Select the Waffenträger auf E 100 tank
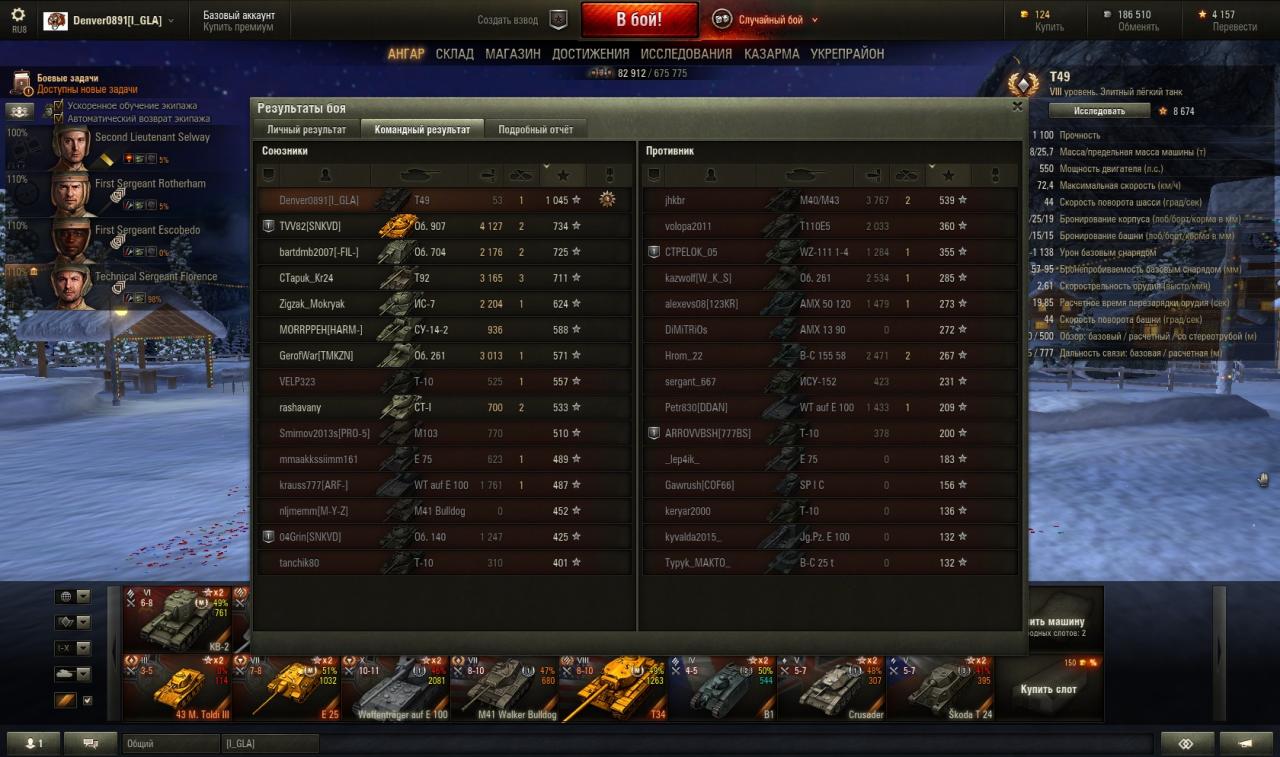The height and width of the screenshot is (757, 1280). tap(394, 687)
